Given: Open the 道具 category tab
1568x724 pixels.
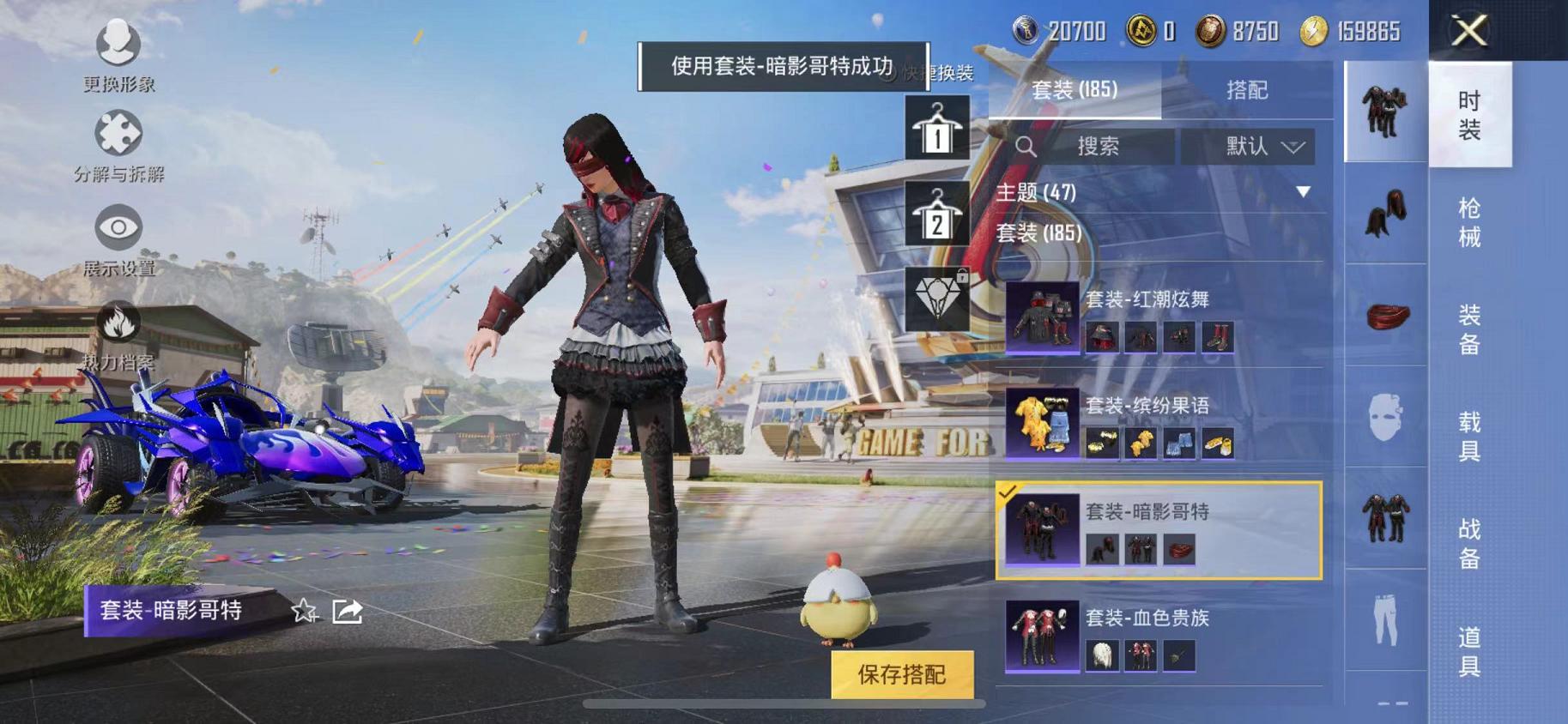Looking at the screenshot, I should 1469,650.
